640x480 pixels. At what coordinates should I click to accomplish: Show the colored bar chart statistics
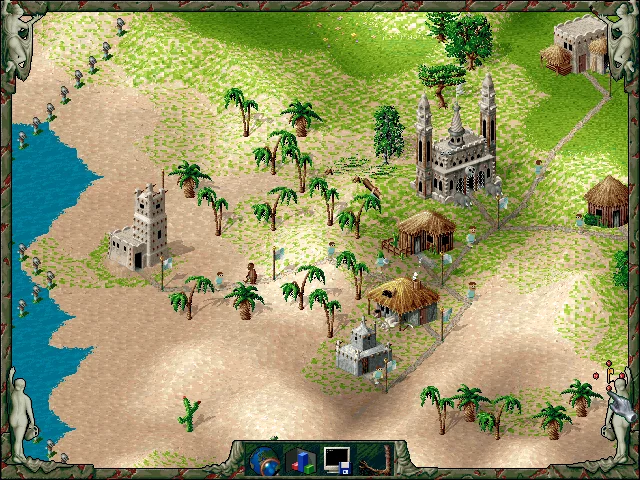click(301, 460)
